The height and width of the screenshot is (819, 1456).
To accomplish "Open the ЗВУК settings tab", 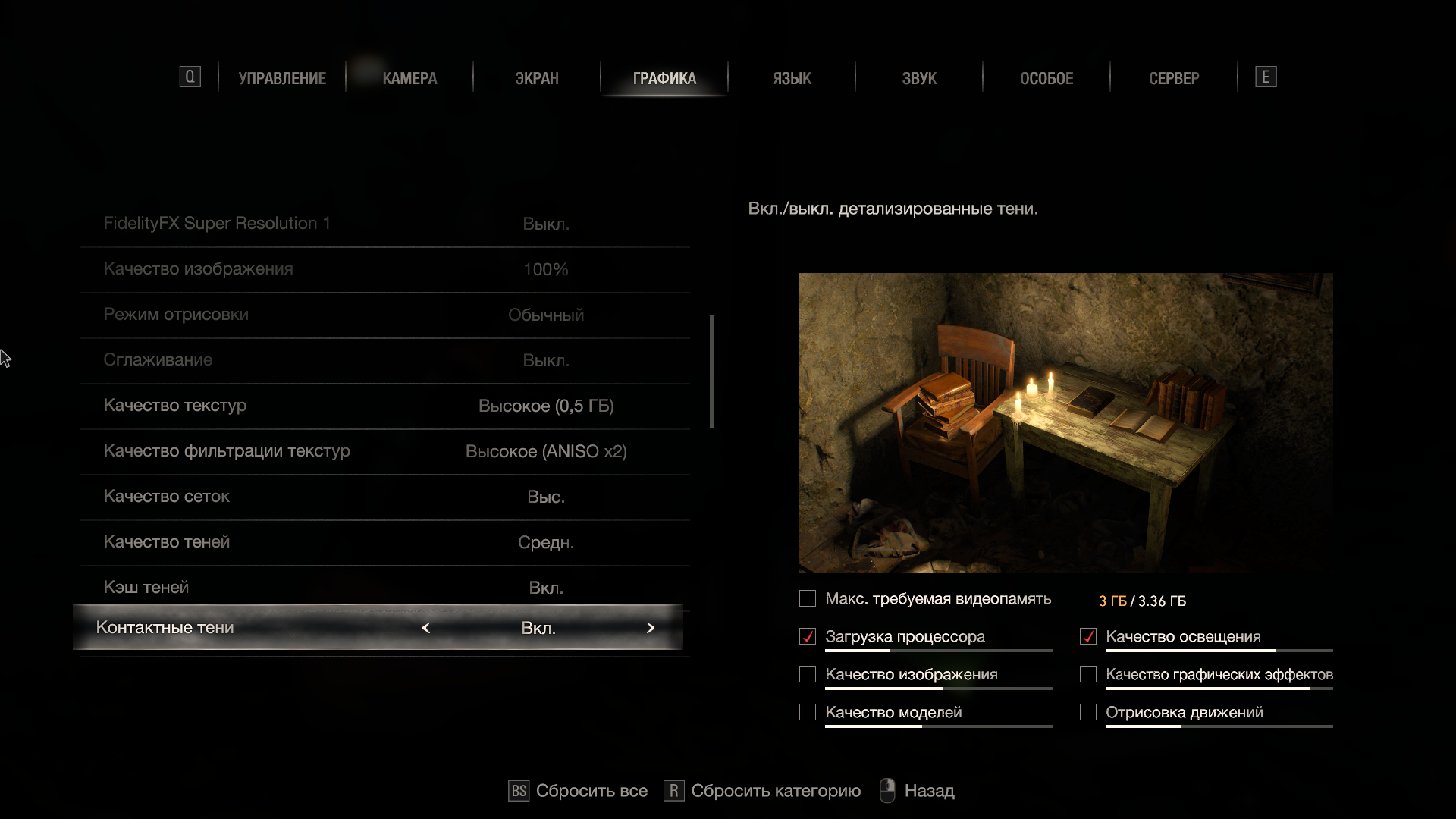I will pos(919,78).
